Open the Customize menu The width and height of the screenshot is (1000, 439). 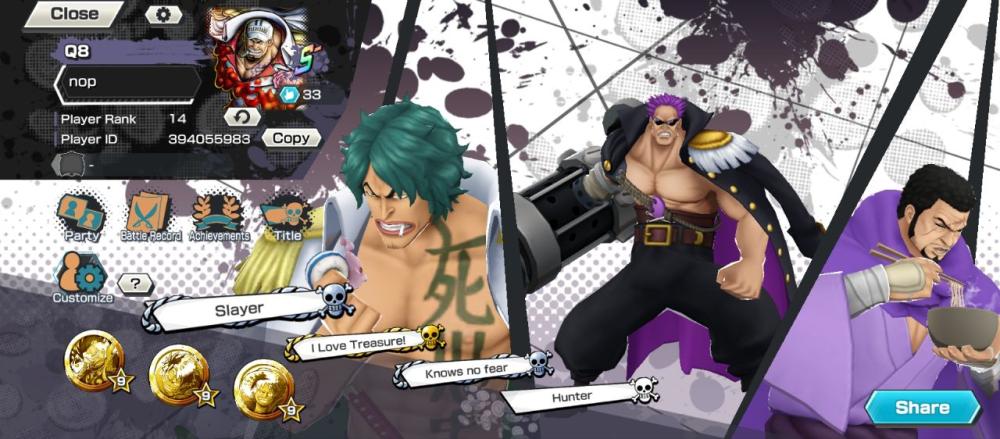pos(82,277)
